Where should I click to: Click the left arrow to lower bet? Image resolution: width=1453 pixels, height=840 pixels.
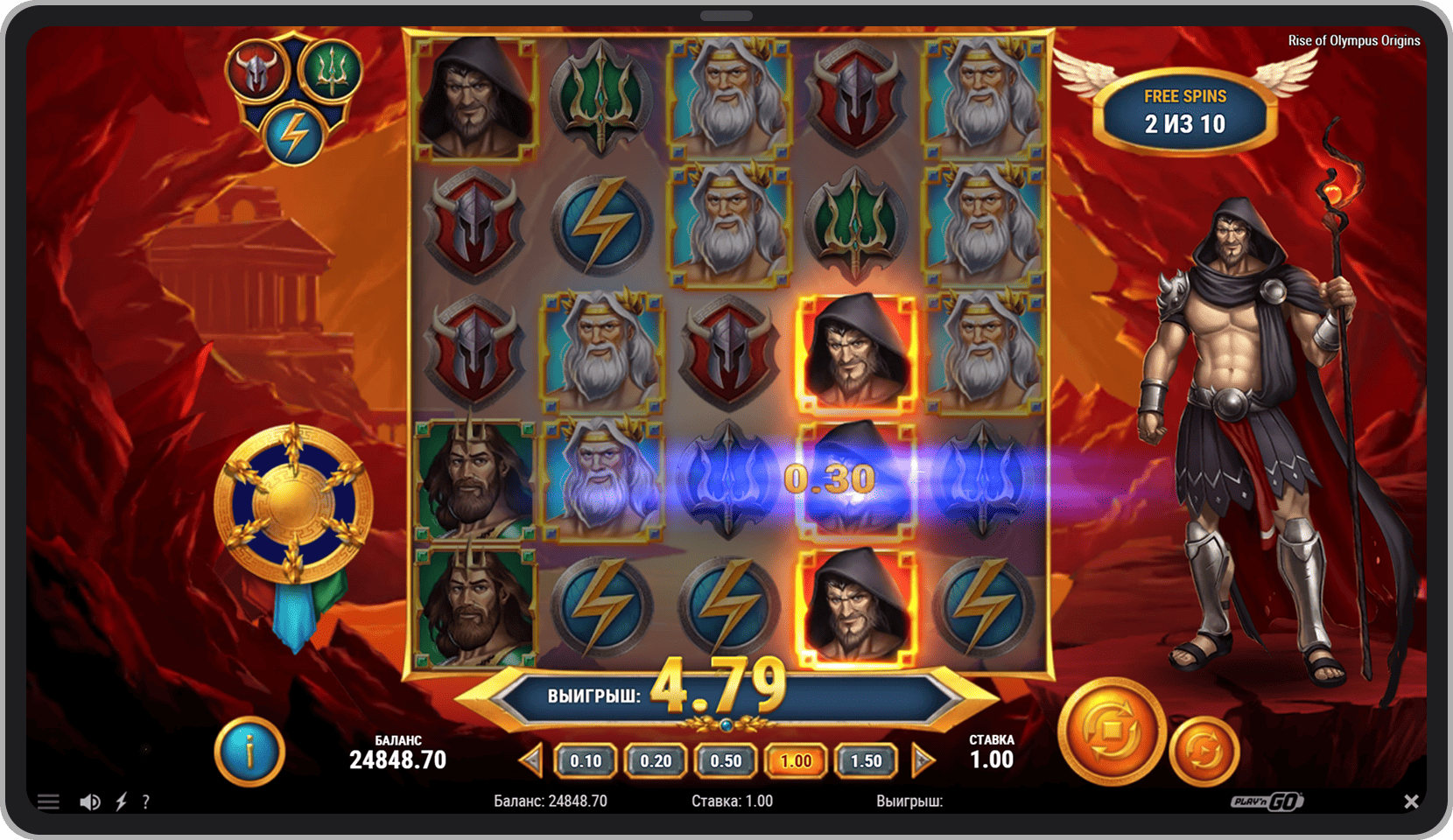tap(530, 760)
